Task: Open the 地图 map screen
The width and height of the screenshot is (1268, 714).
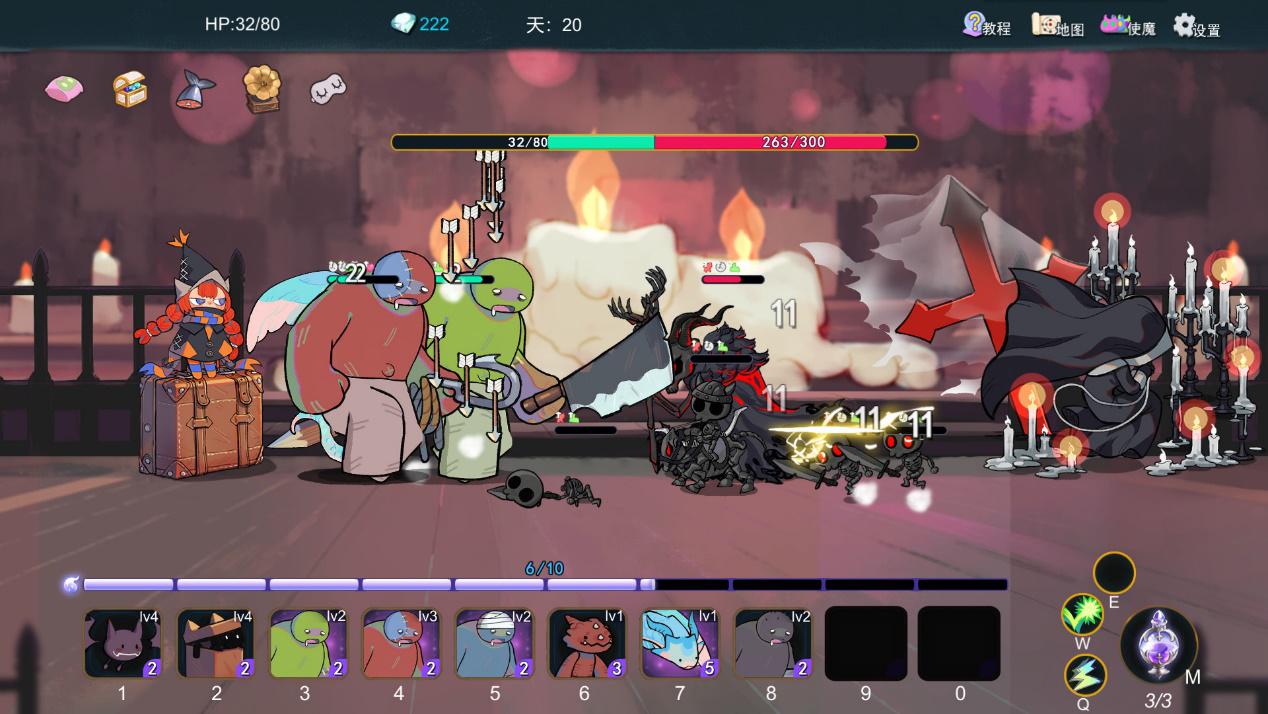Action: click(1057, 26)
